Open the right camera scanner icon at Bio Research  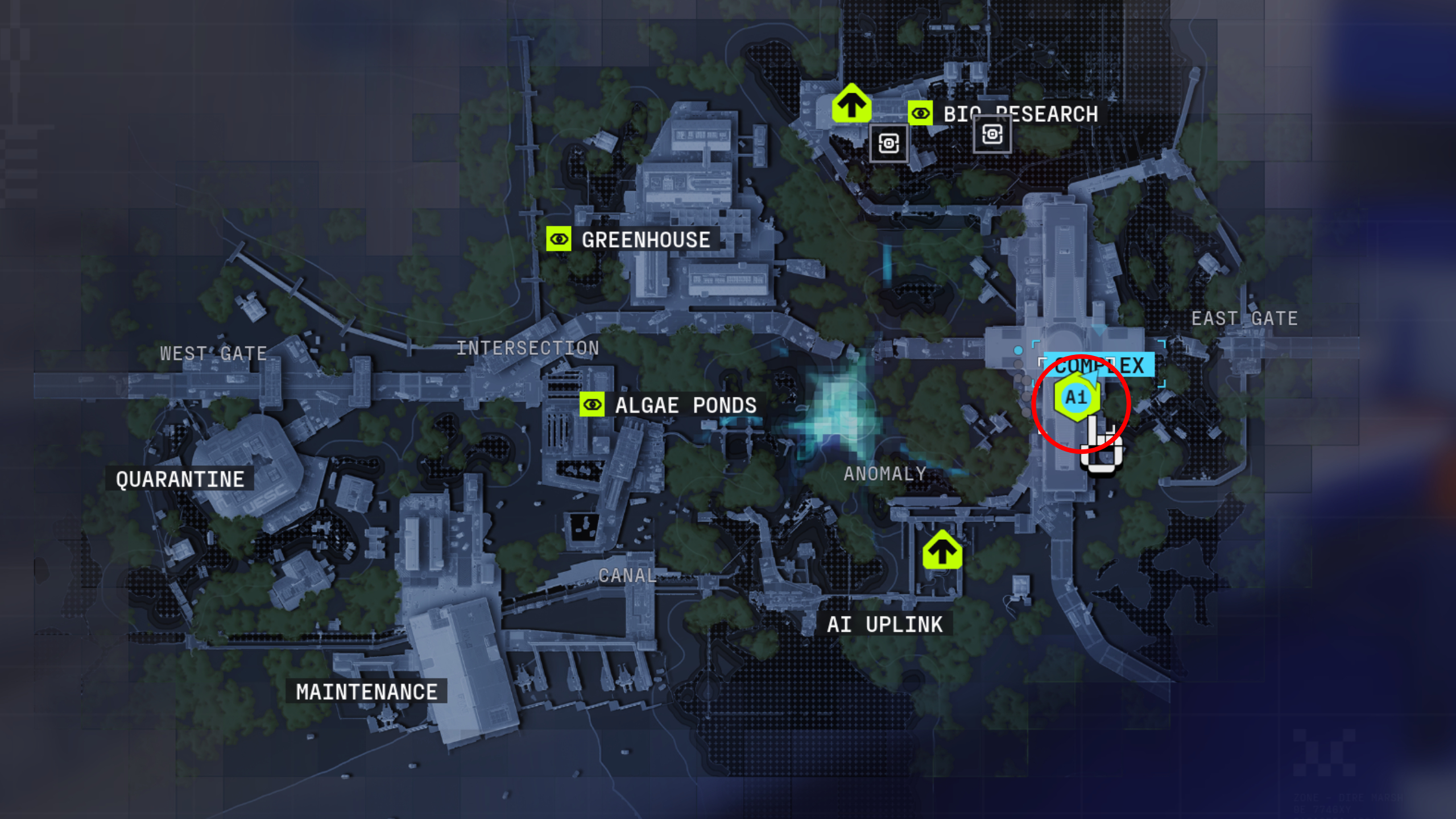tap(992, 135)
